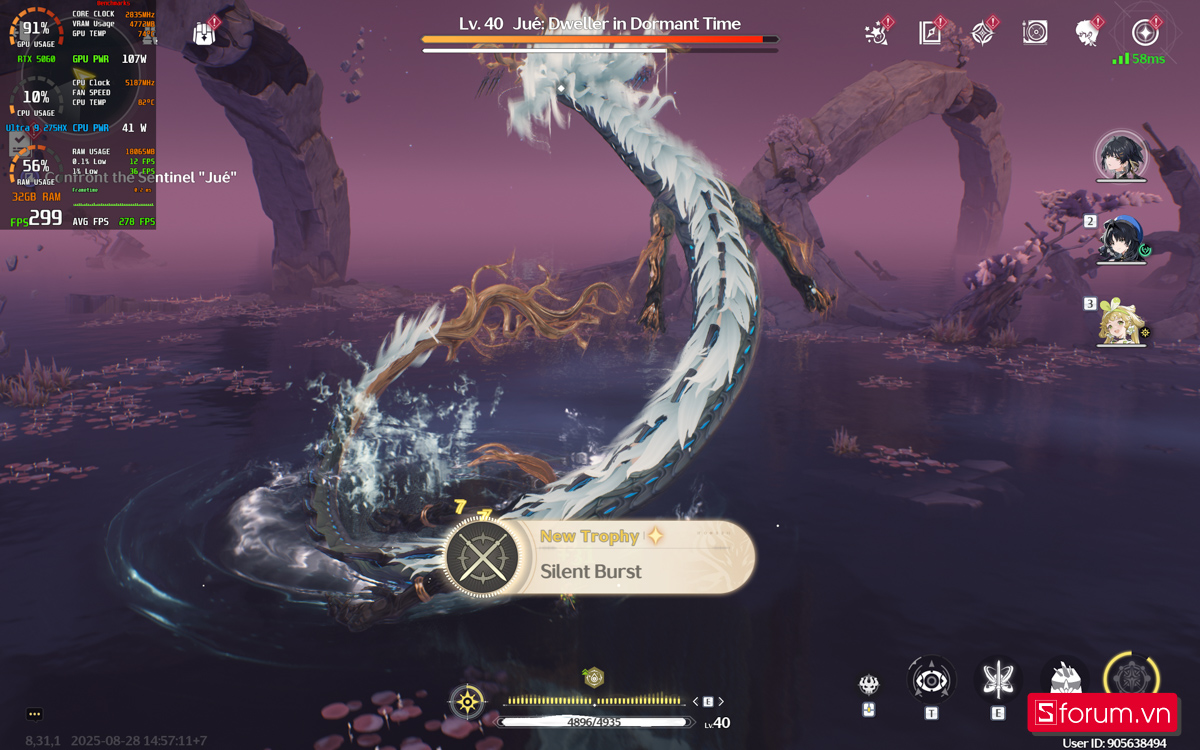Open the four-pointed star Convene icon

[x=982, y=33]
